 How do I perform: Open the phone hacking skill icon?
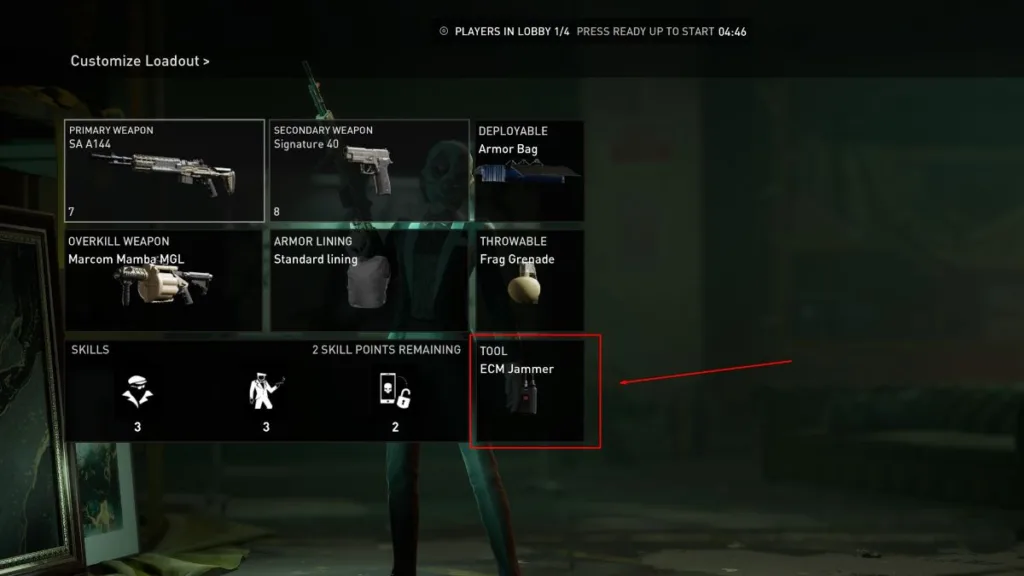[x=395, y=392]
